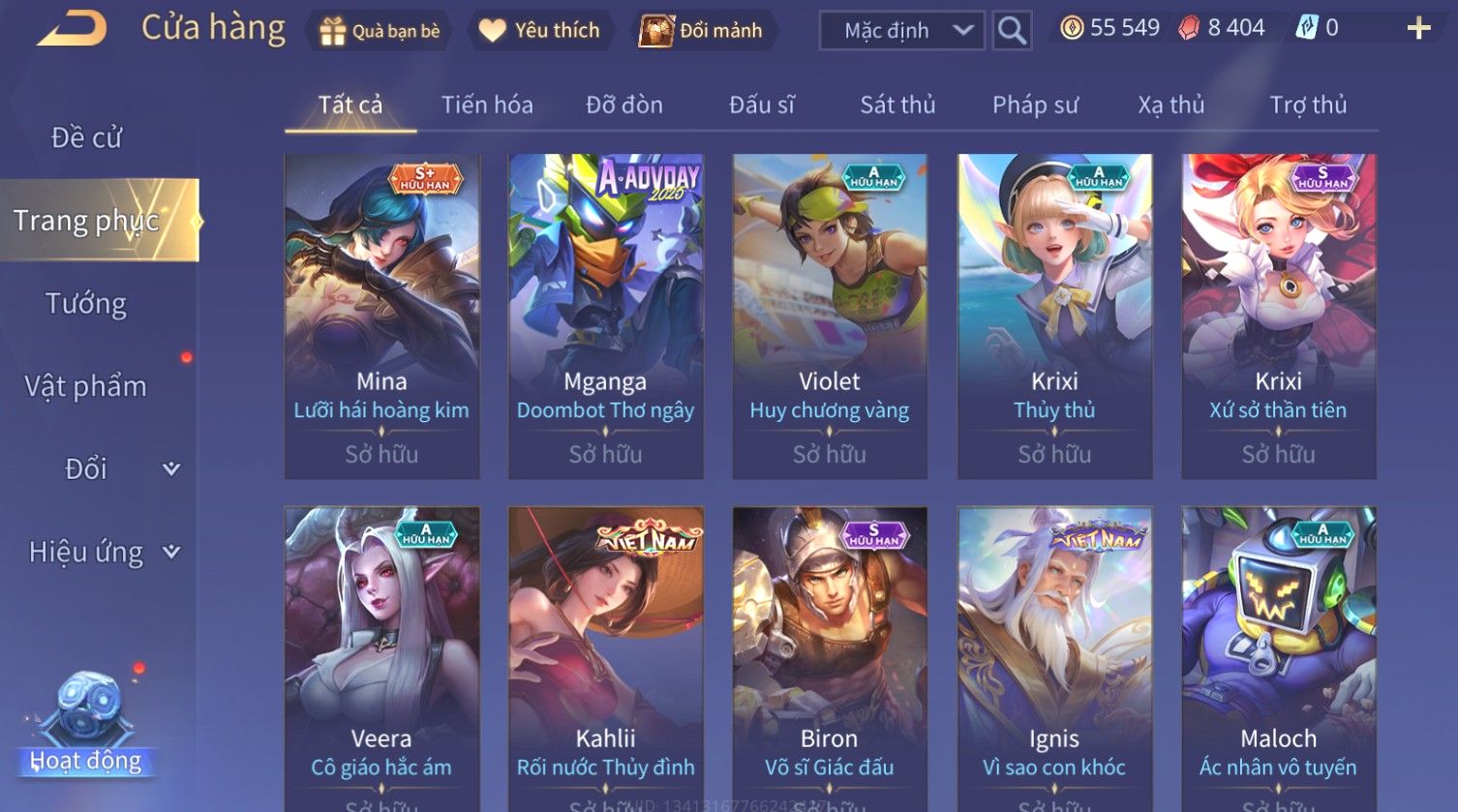Select the Sát thủ category tab
The image size is (1458, 812).
click(x=897, y=105)
